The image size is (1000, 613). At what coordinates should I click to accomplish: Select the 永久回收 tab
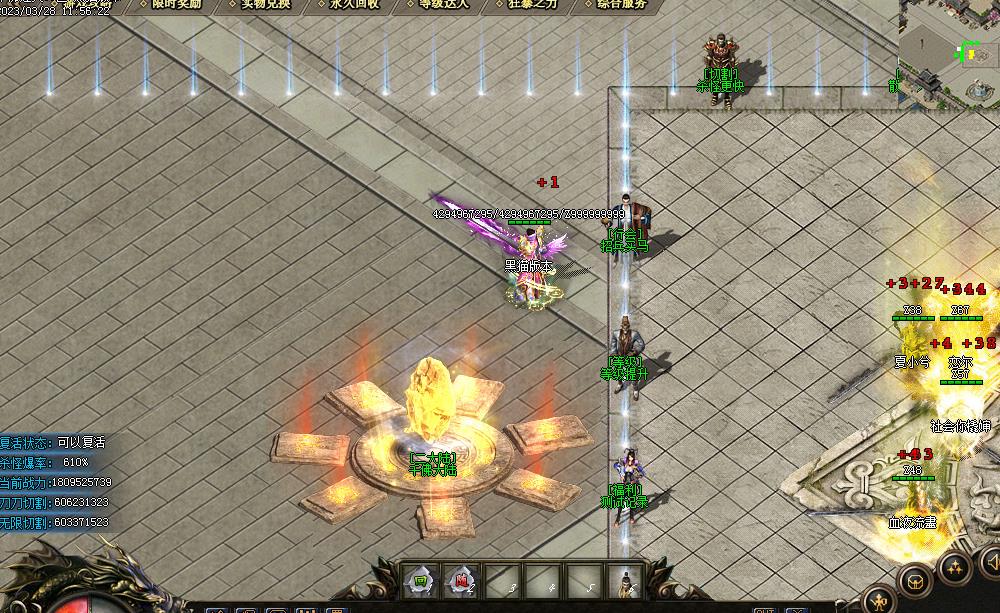click(355, 4)
